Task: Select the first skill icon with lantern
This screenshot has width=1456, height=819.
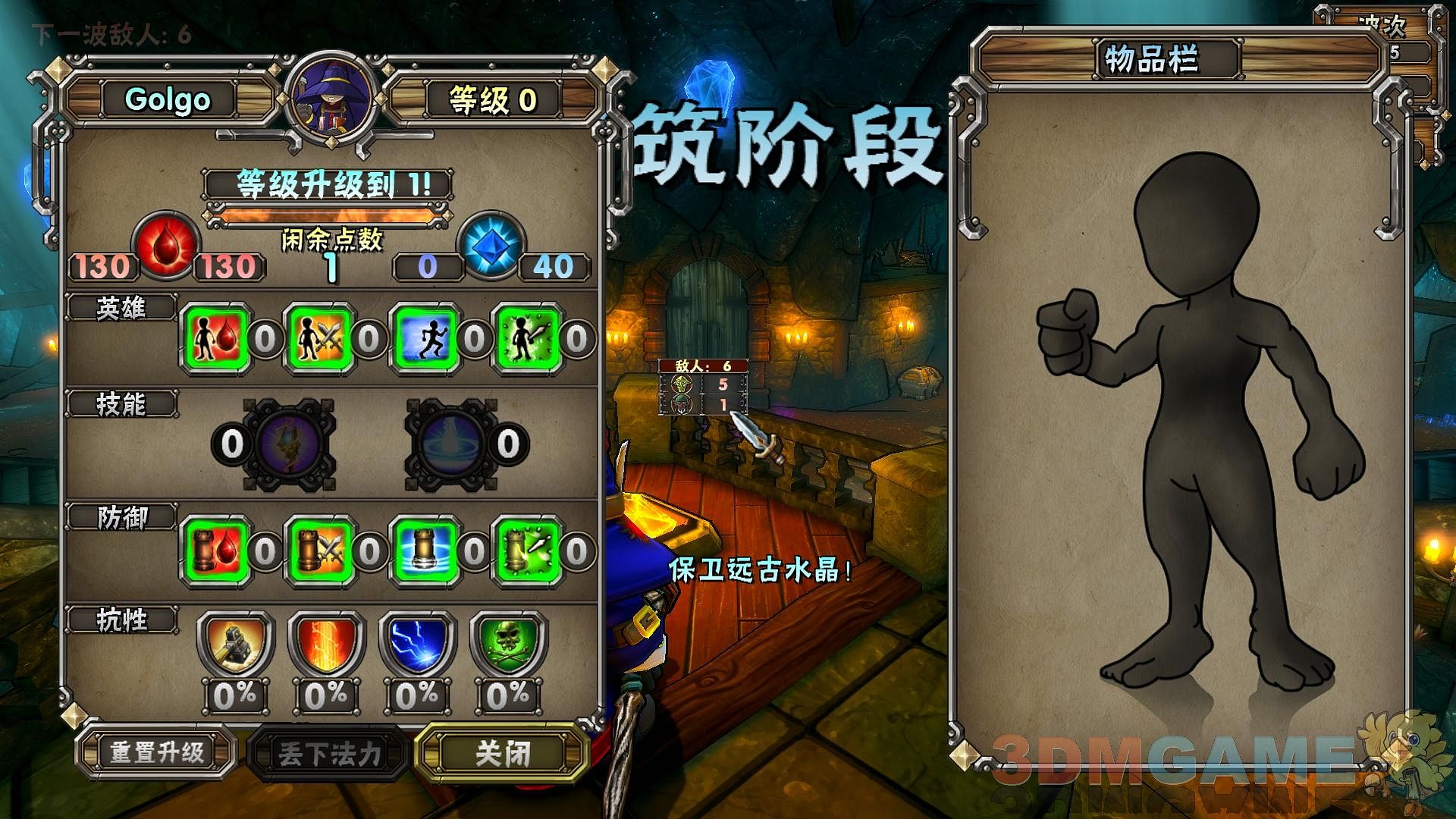Action: 289,444
